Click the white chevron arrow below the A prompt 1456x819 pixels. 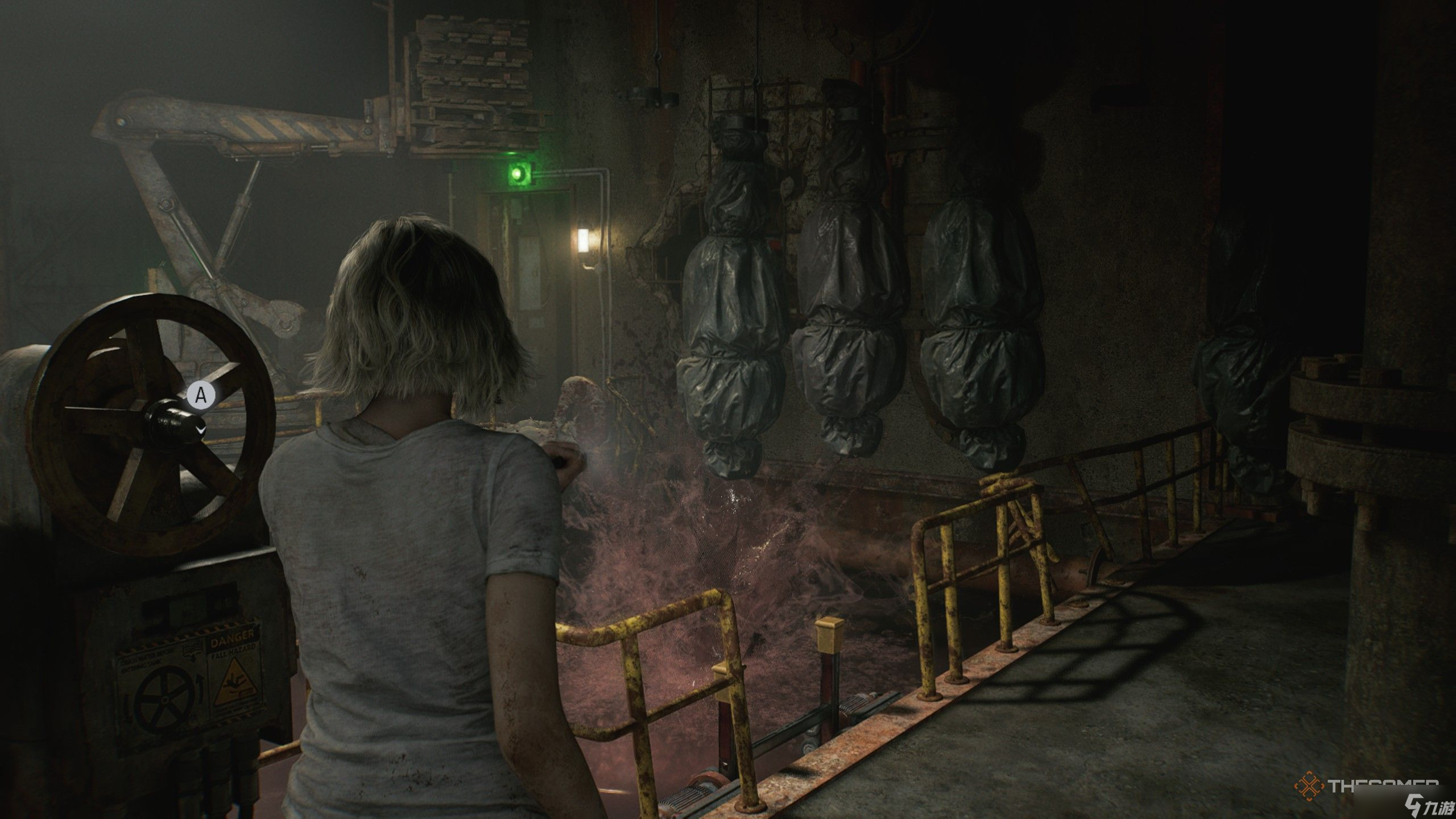pyautogui.click(x=201, y=429)
